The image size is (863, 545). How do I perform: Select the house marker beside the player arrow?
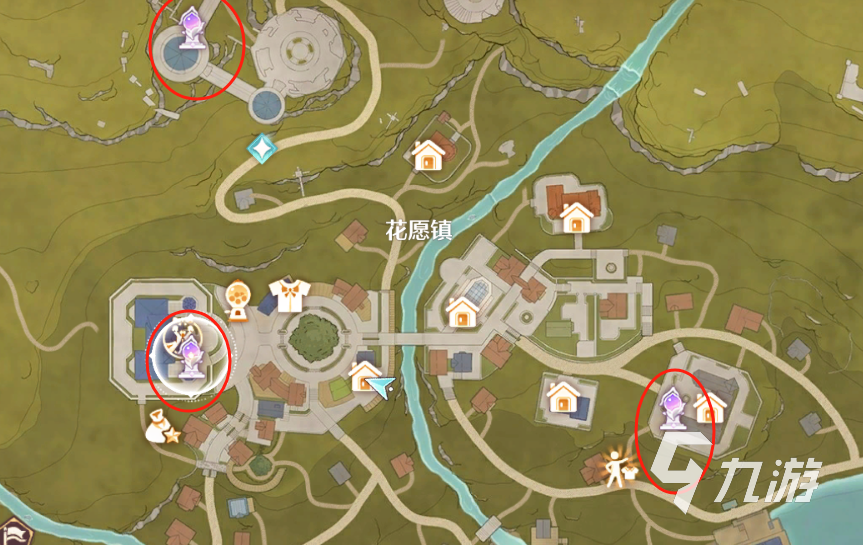363,378
